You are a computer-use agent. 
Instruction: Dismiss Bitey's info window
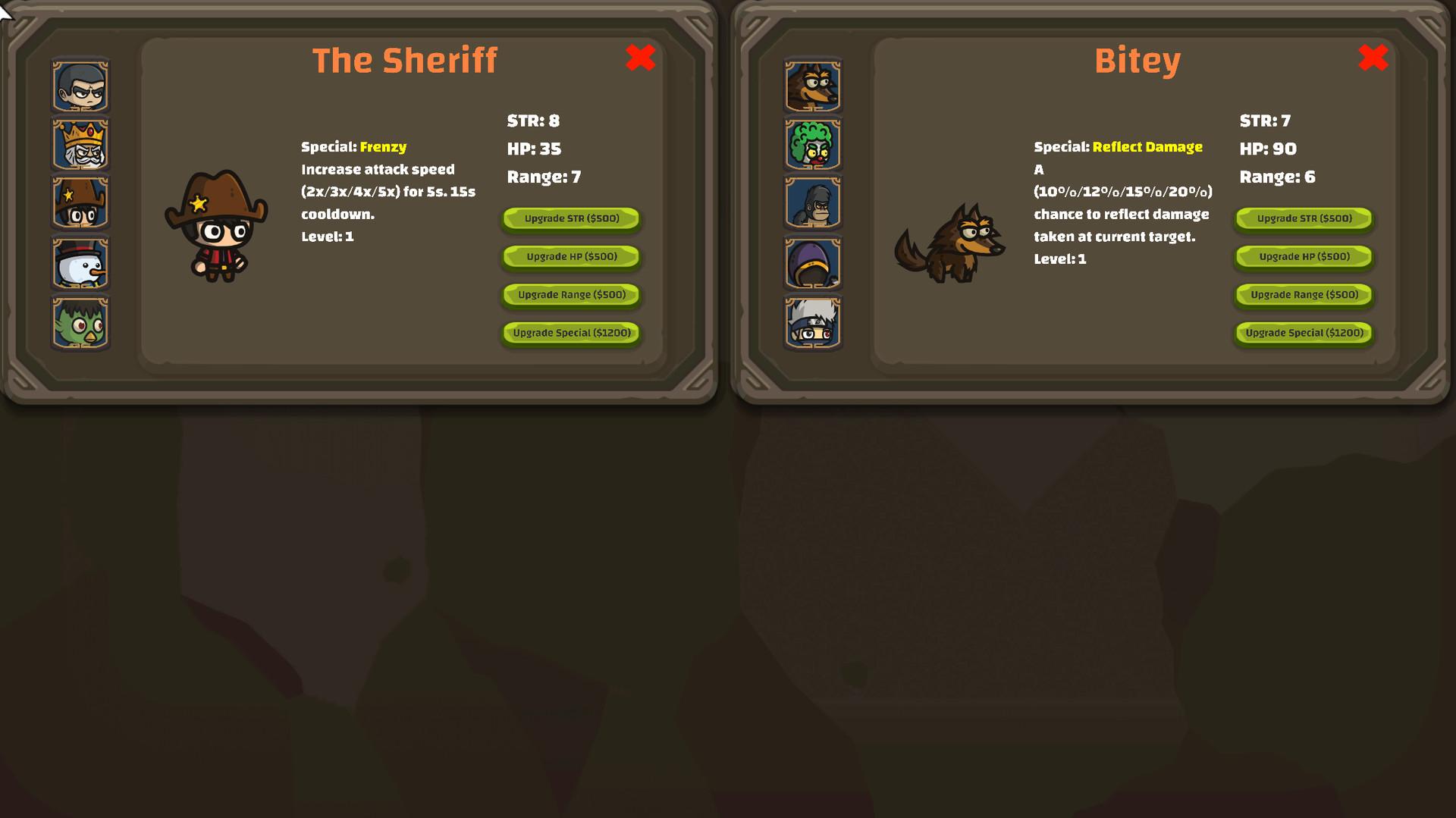1373,58
